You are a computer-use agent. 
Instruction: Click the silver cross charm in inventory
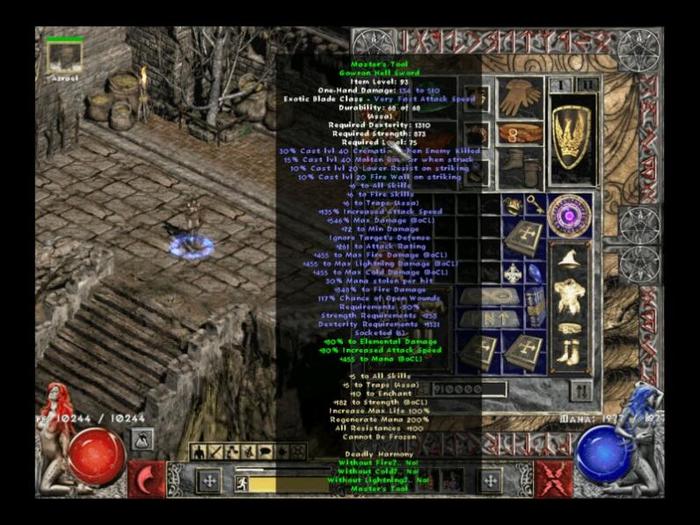point(512,272)
